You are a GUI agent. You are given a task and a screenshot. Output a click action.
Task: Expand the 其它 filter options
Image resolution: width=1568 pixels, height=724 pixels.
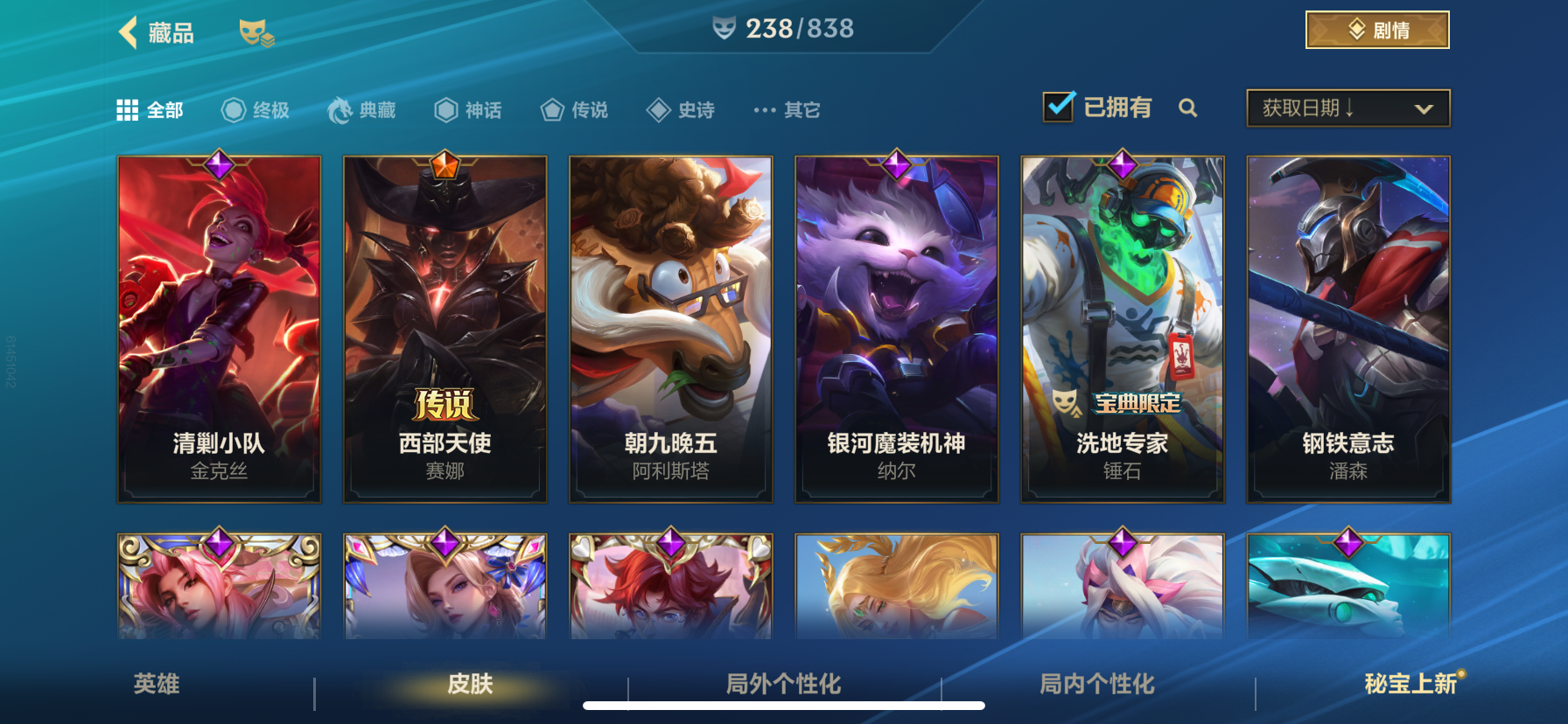(x=785, y=109)
